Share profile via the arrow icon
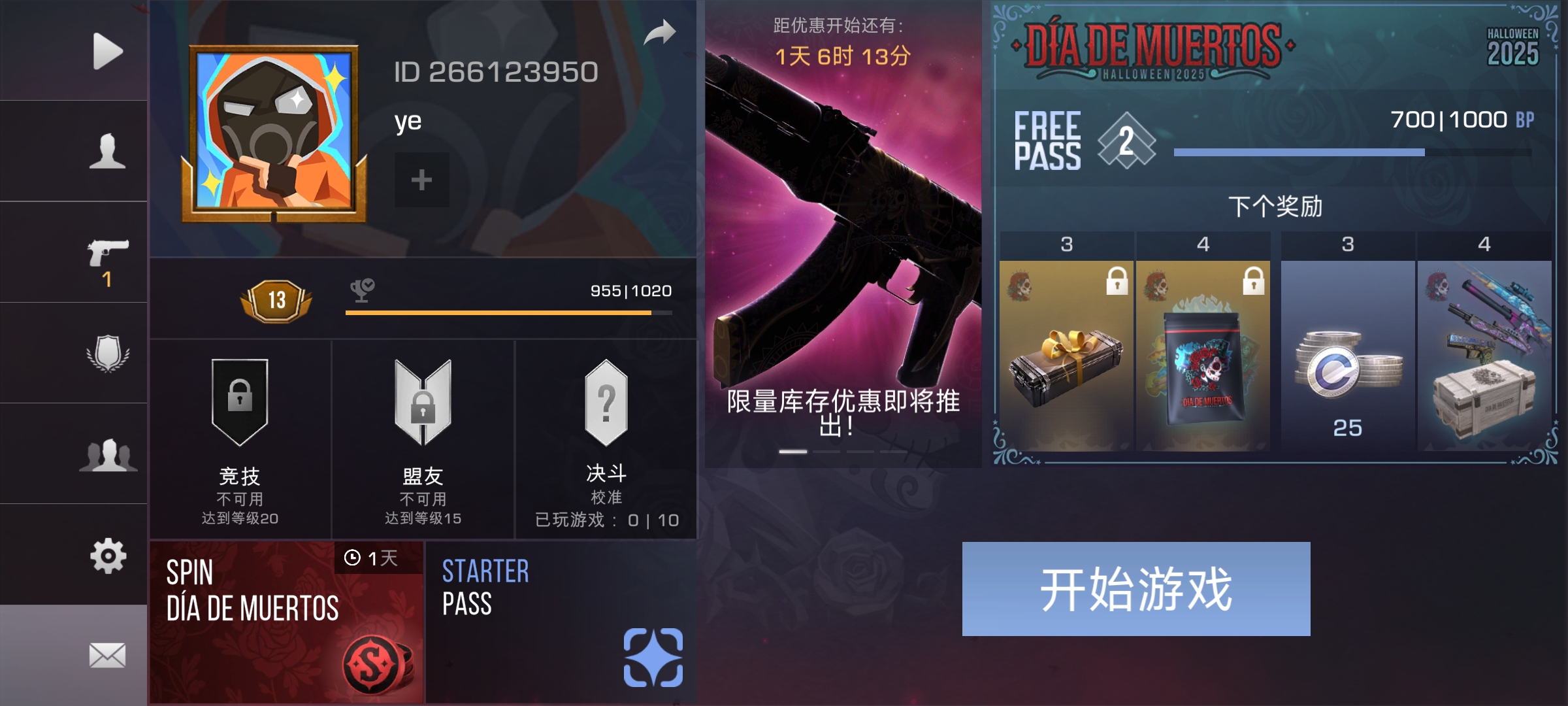Screen dimensions: 1568x706 (x=662, y=31)
